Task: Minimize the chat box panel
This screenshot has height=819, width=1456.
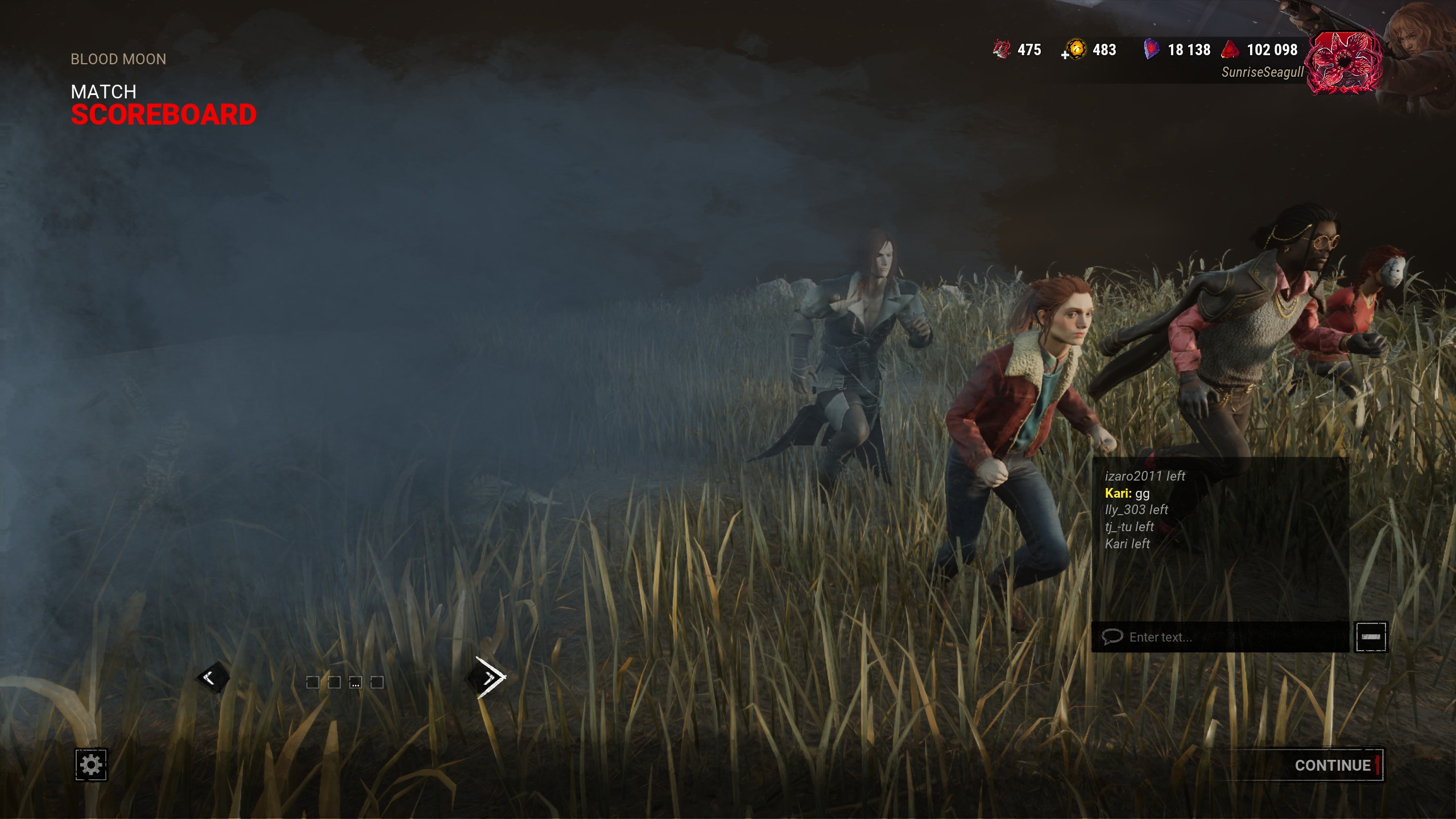Action: pos(1371,637)
